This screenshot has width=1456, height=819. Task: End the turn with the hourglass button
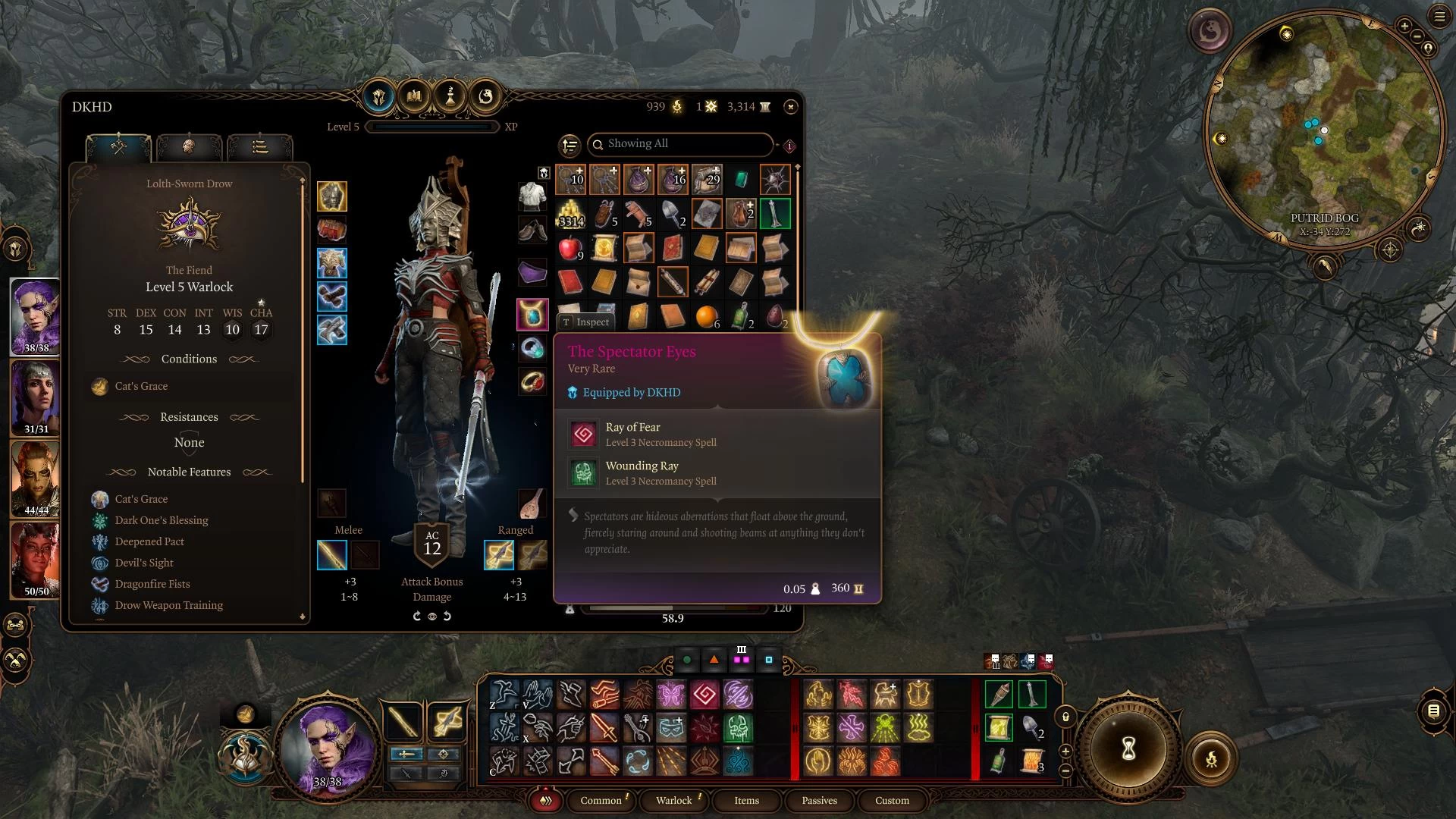(1128, 749)
